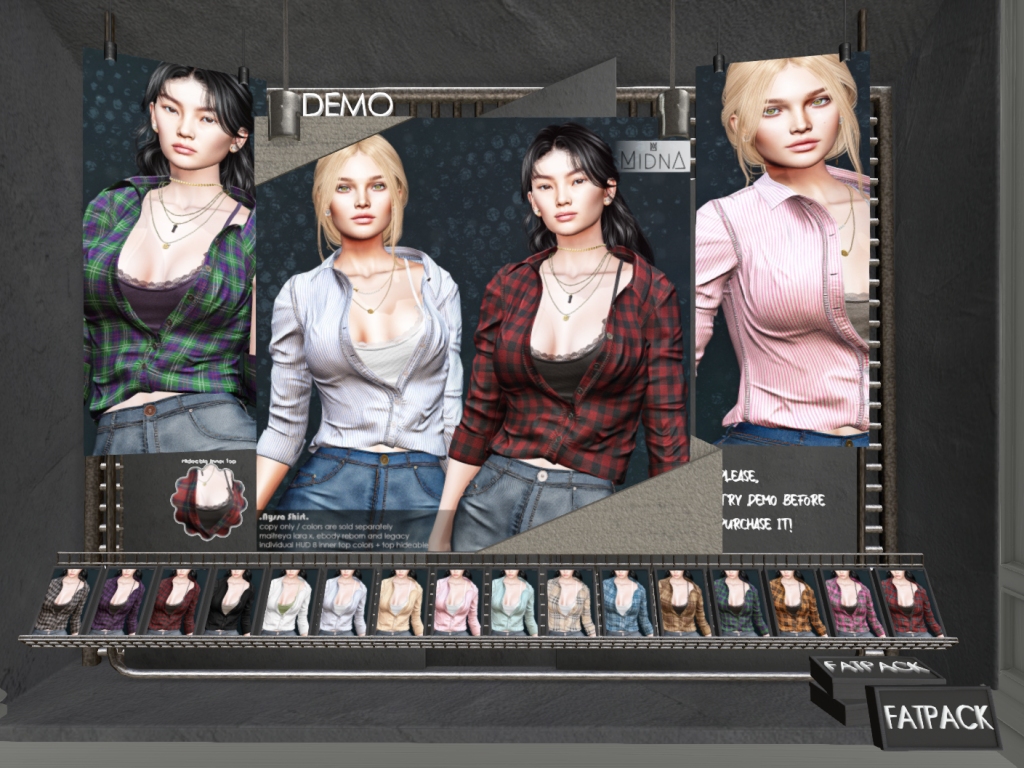1024x768 pixels.
Task: Select the brown plaid shirt swatch
Action: pyautogui.click(x=683, y=603)
